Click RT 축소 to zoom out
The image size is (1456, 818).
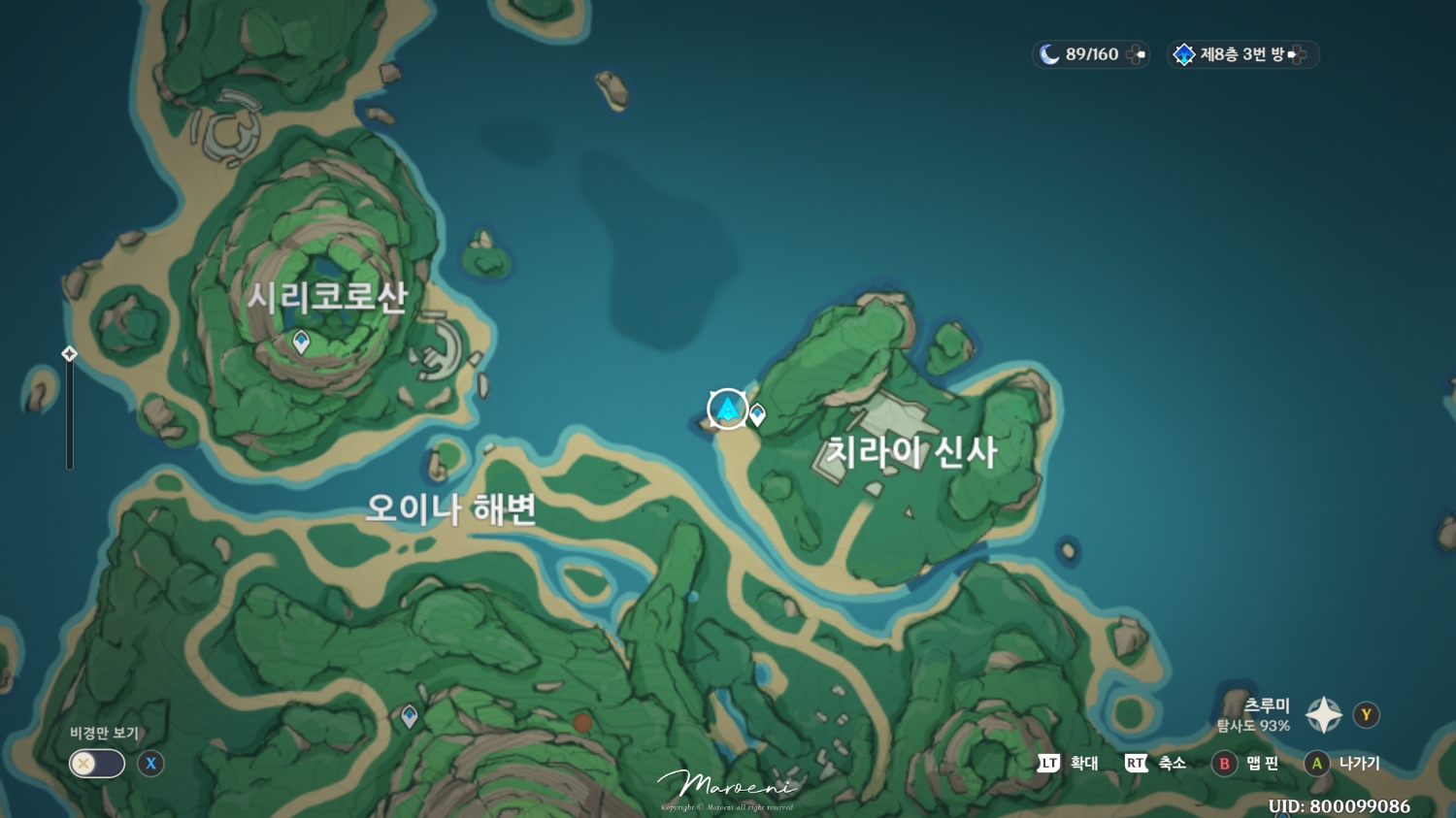click(x=1156, y=764)
